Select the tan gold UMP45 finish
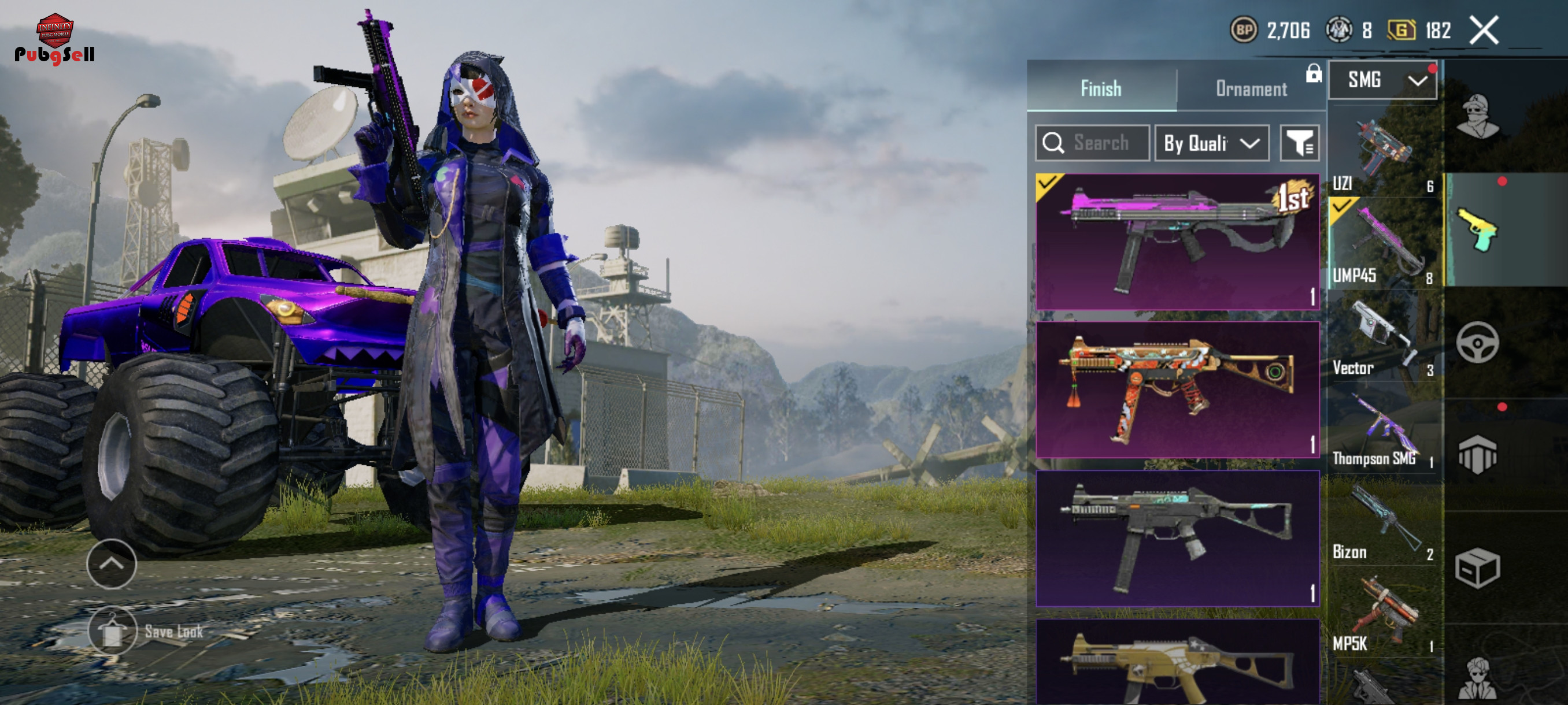This screenshot has height=705, width=1568. pyautogui.click(x=1177, y=662)
